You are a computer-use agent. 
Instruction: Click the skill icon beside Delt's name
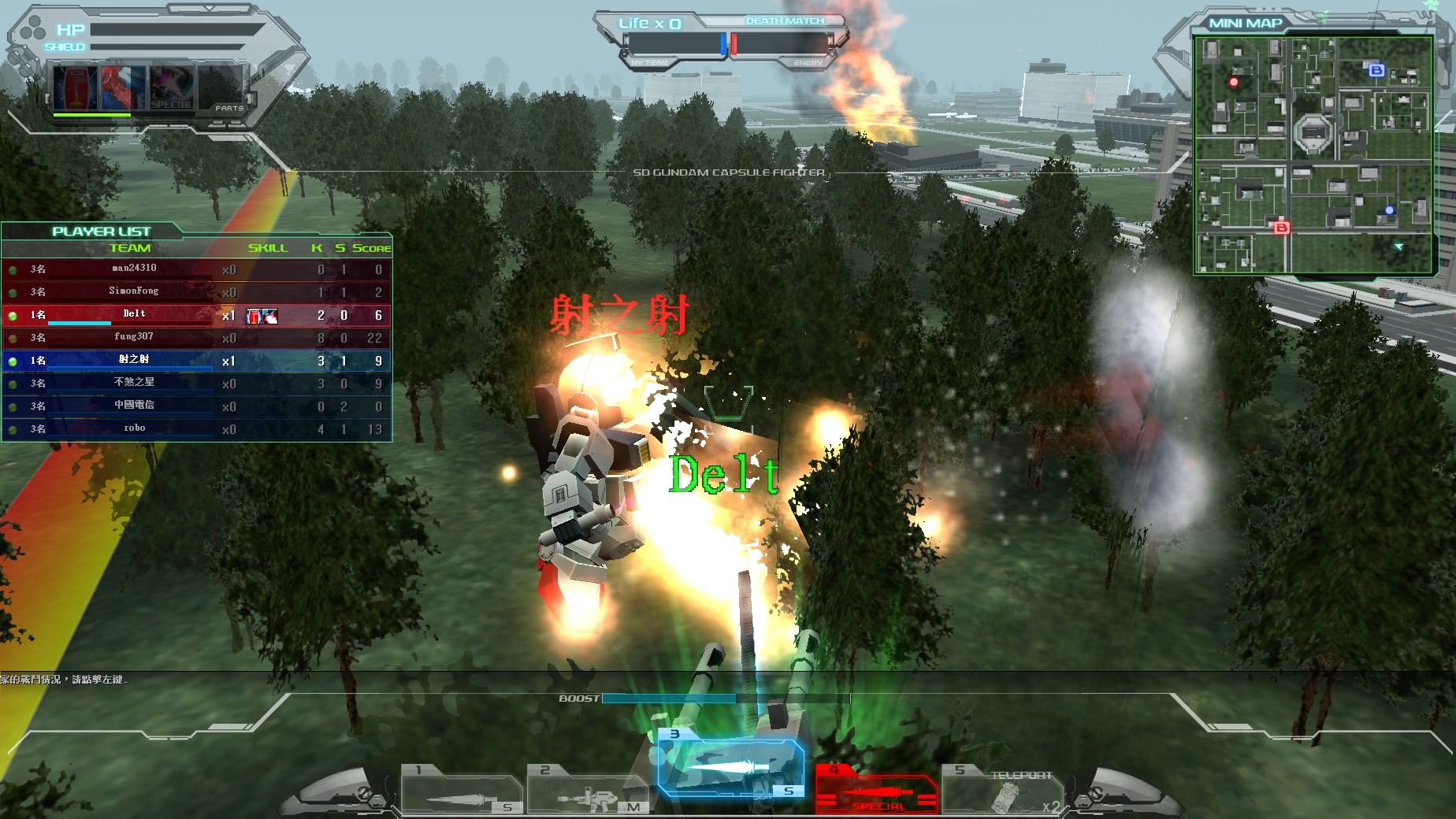pos(260,316)
